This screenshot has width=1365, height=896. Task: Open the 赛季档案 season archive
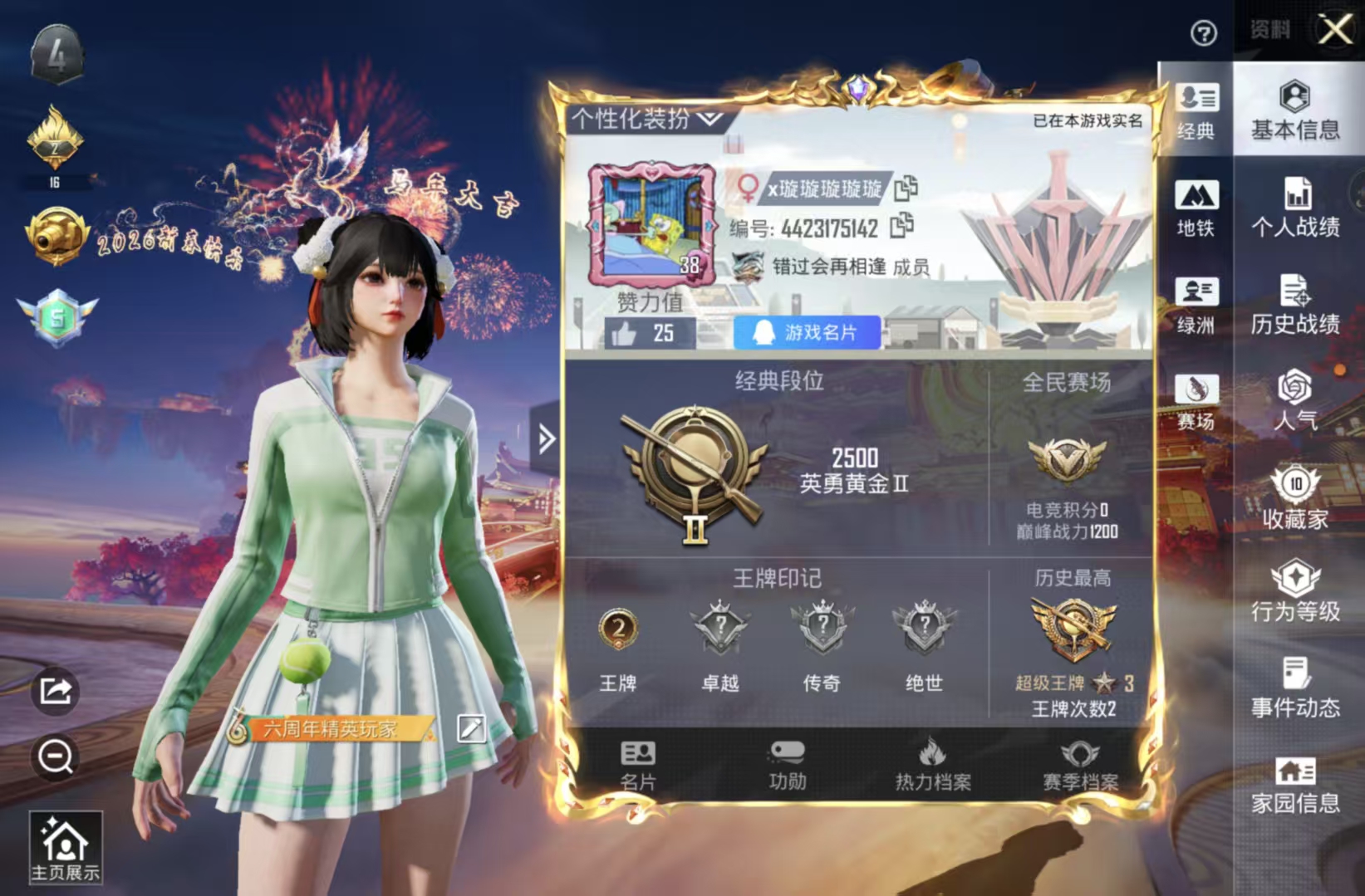click(1077, 764)
